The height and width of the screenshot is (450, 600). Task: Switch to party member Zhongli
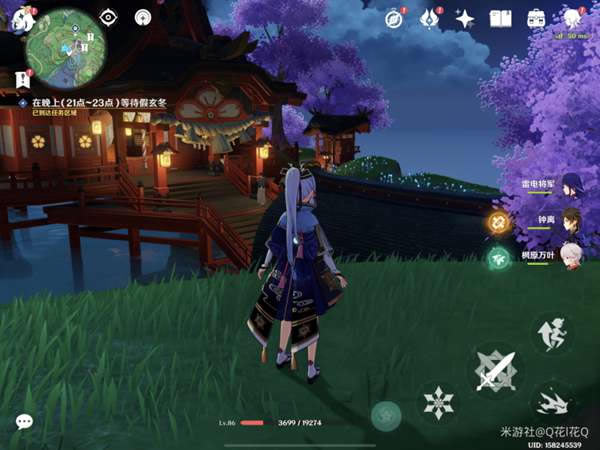pos(570,220)
